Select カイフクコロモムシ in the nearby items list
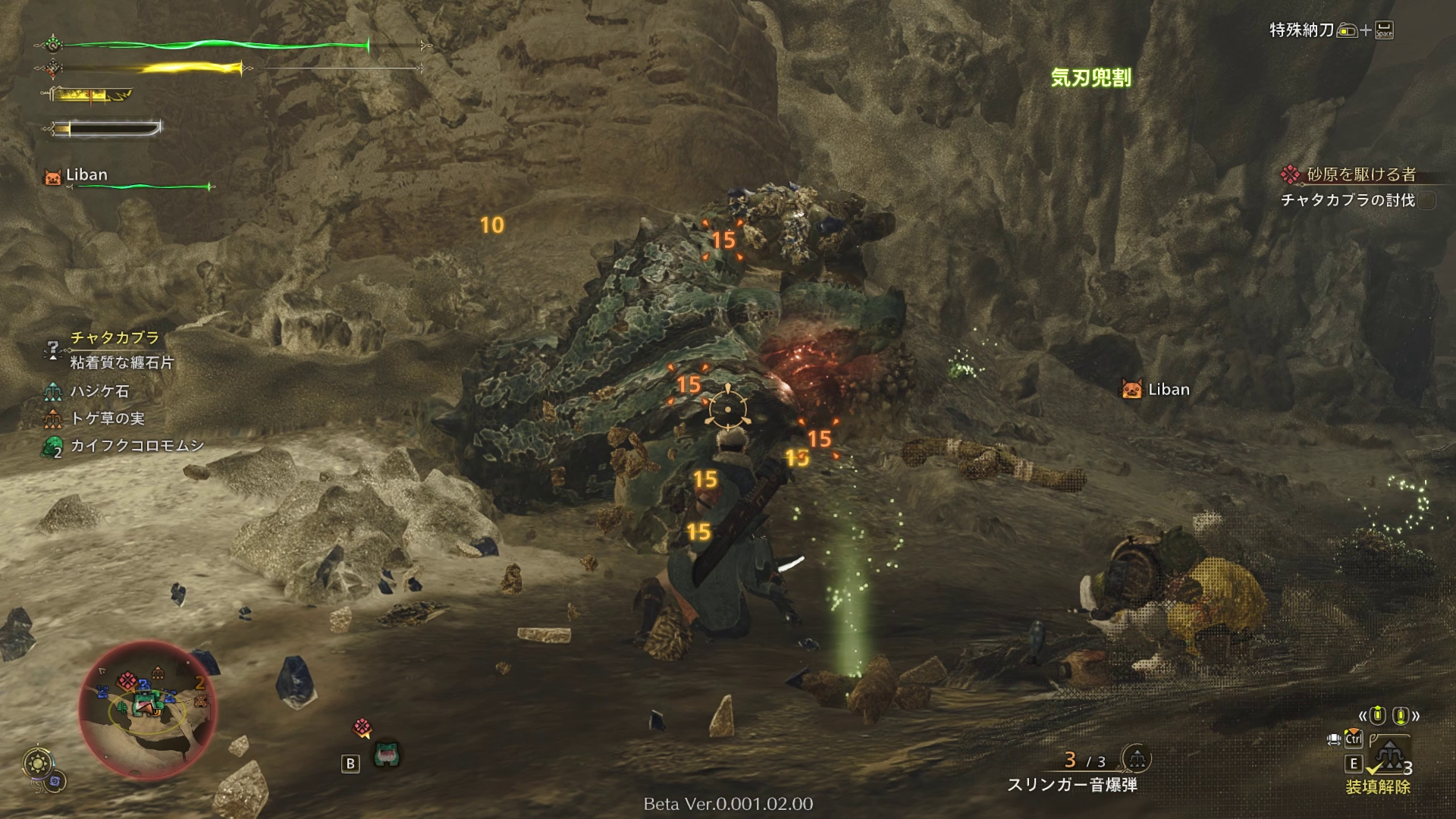Viewport: 1456px width, 819px height. coord(136,446)
